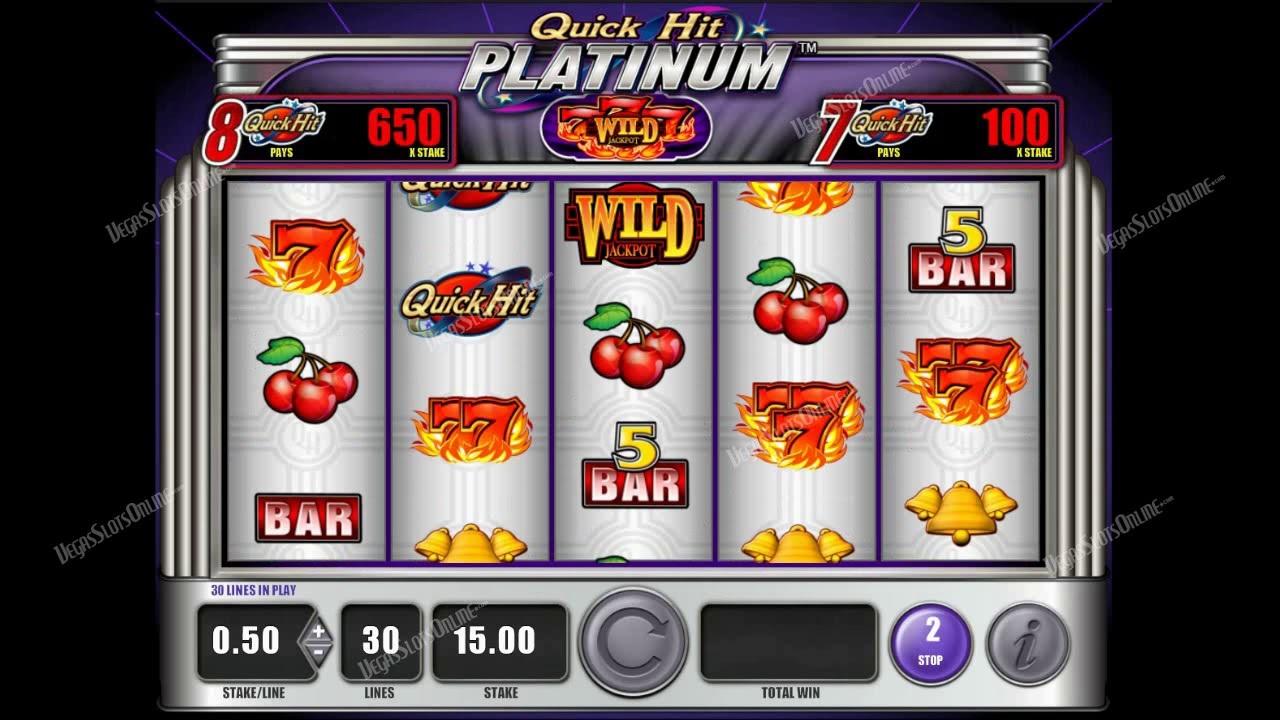Decrease stake per line with minus
Viewport: 1280px width, 720px height.
click(x=318, y=651)
